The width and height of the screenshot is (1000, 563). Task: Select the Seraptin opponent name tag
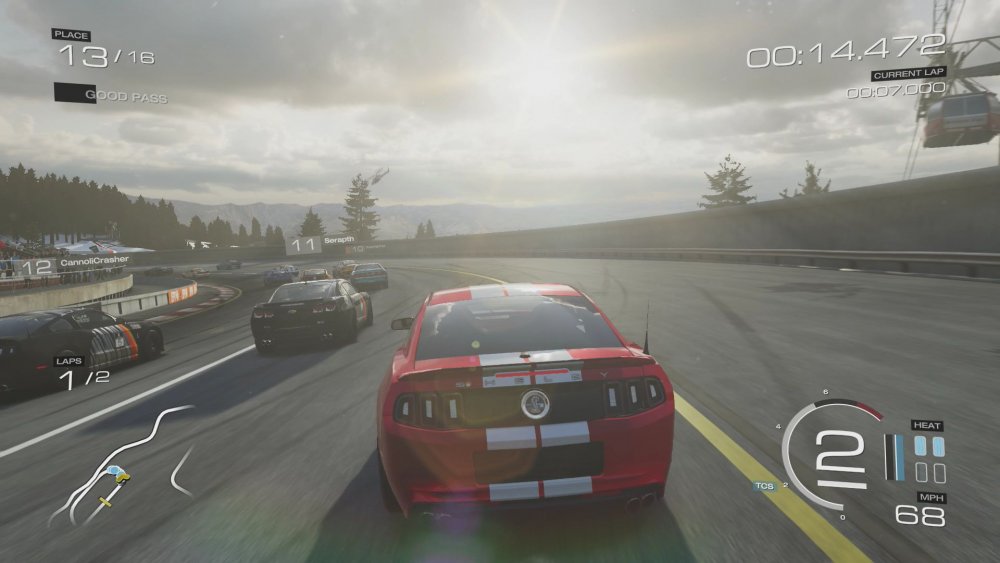pyautogui.click(x=323, y=243)
